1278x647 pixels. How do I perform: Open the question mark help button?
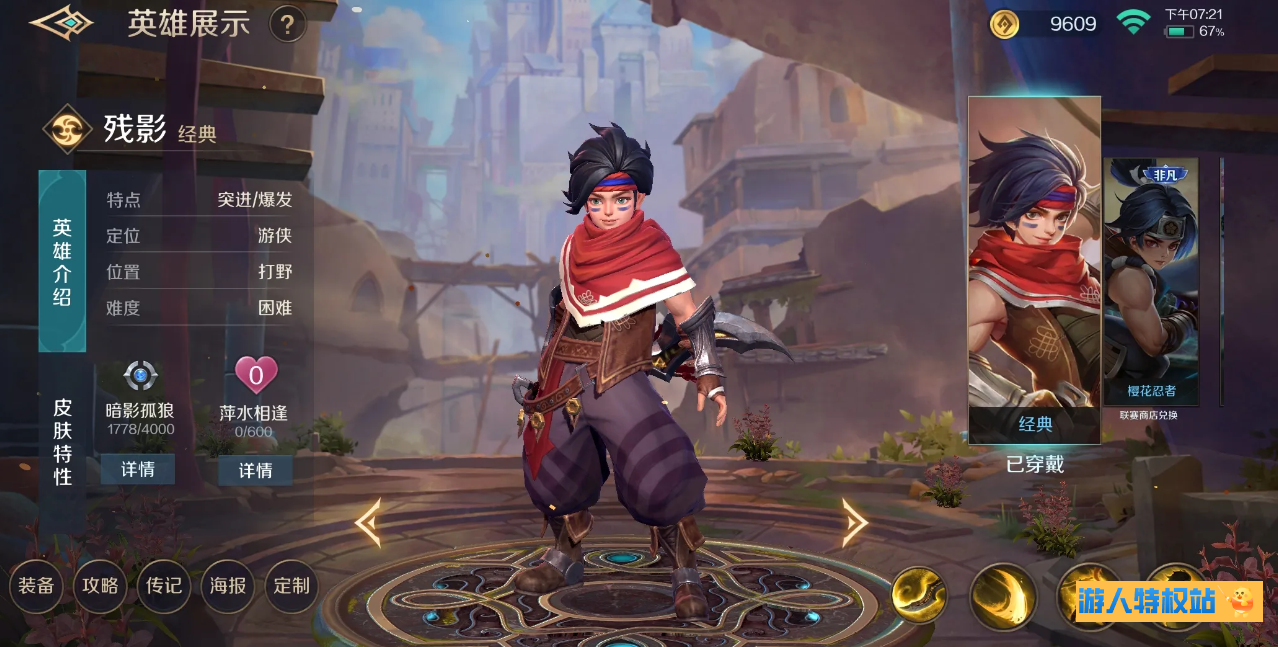[x=287, y=24]
